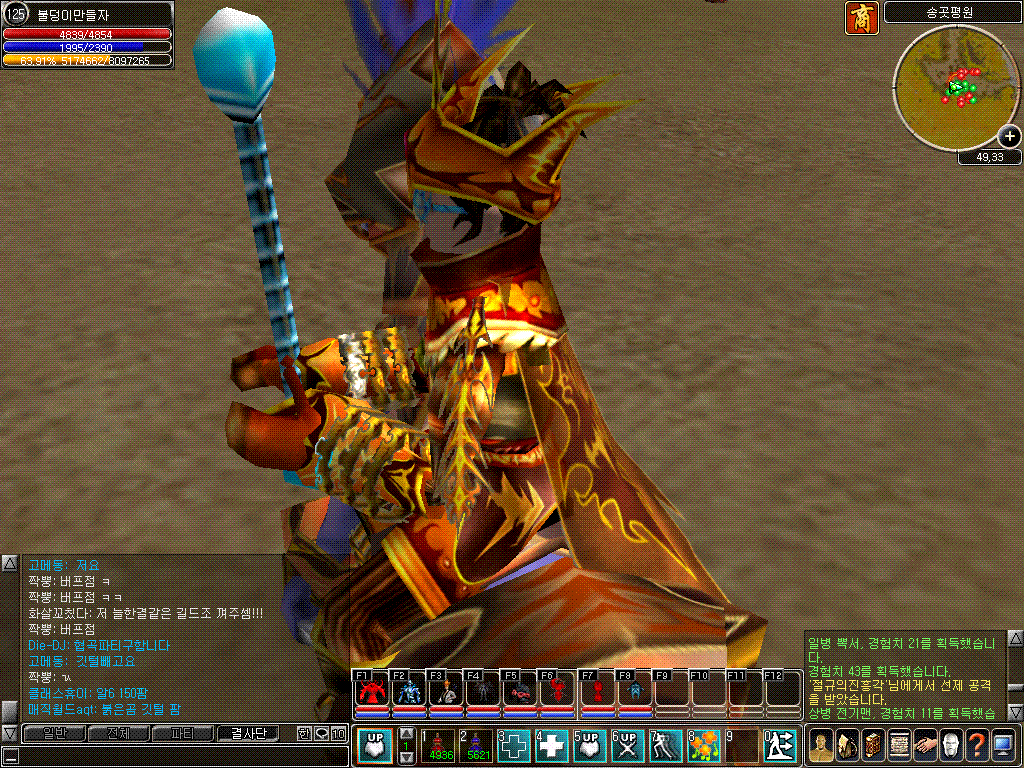This screenshot has height=768, width=1024.
Task: Click the circular minimap
Action: point(958,87)
